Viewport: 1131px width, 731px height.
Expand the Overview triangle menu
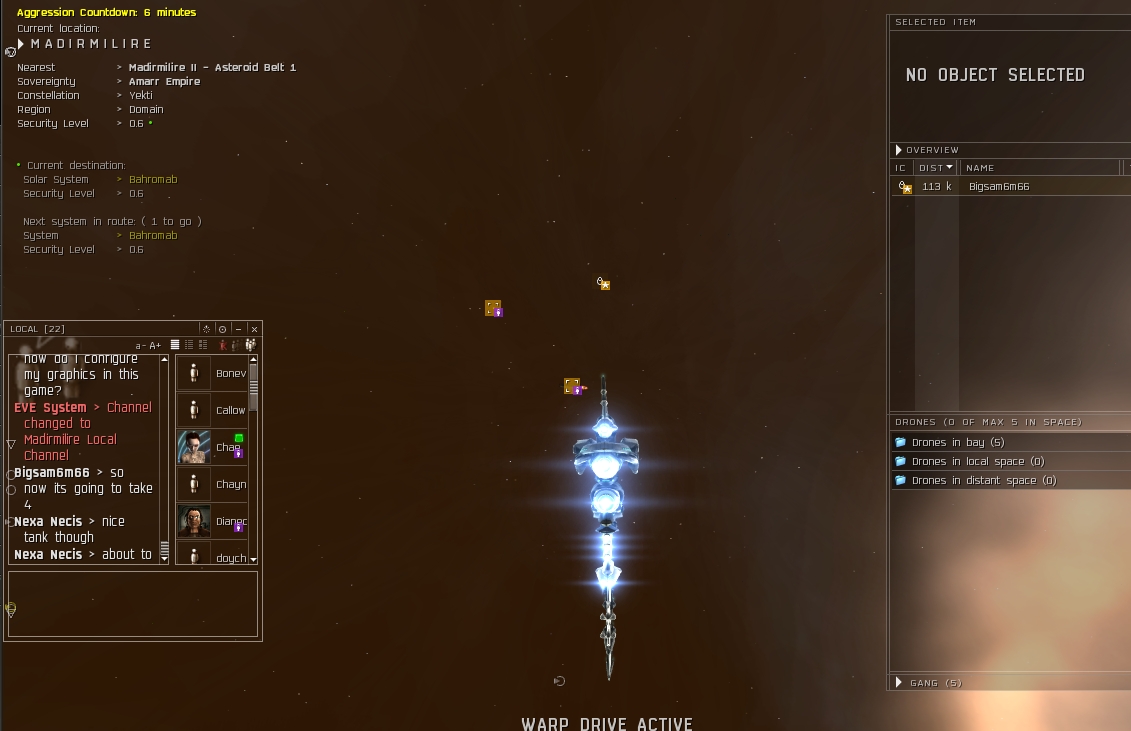point(899,150)
